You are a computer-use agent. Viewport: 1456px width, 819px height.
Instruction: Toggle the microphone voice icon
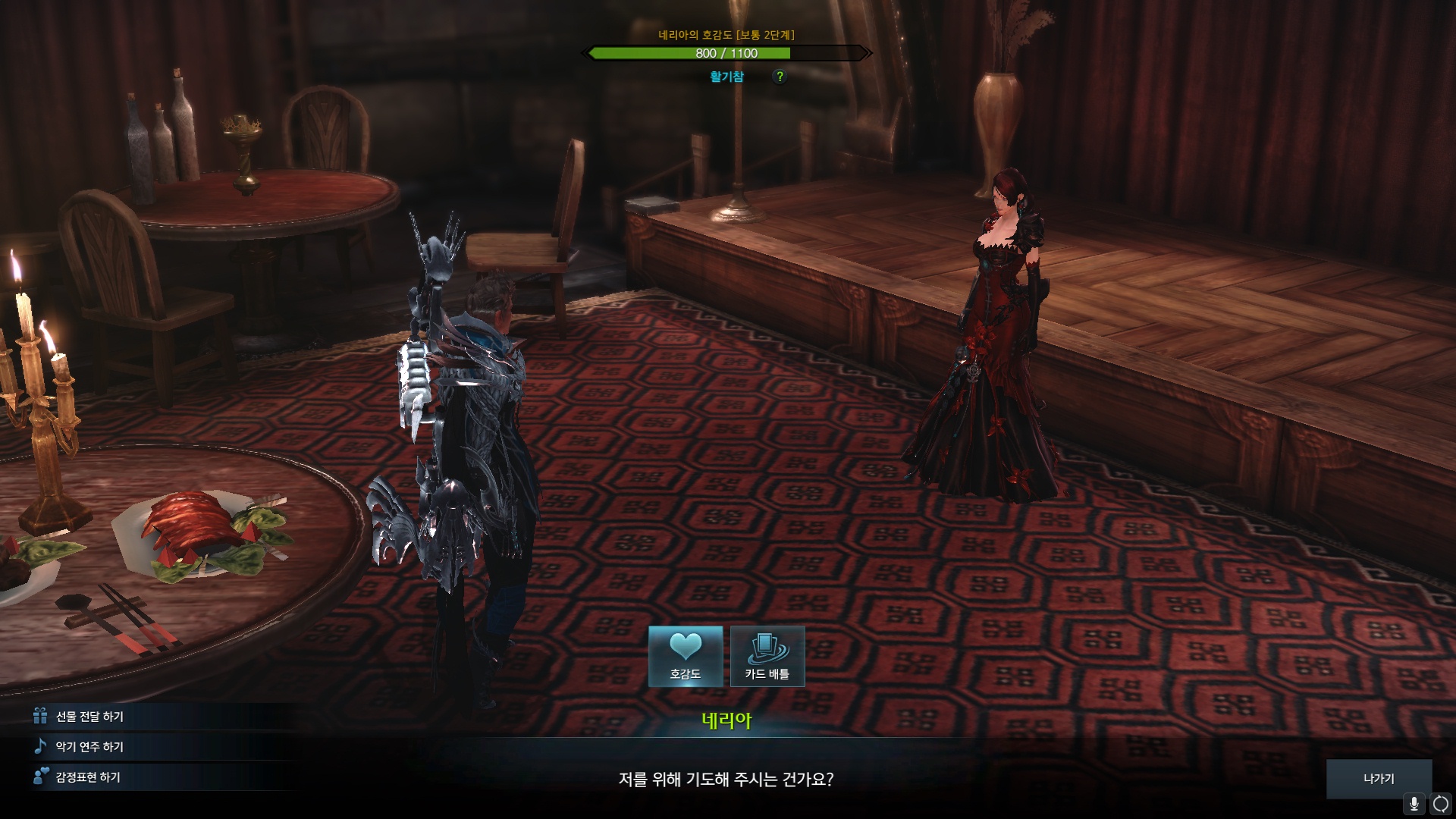click(x=1414, y=804)
